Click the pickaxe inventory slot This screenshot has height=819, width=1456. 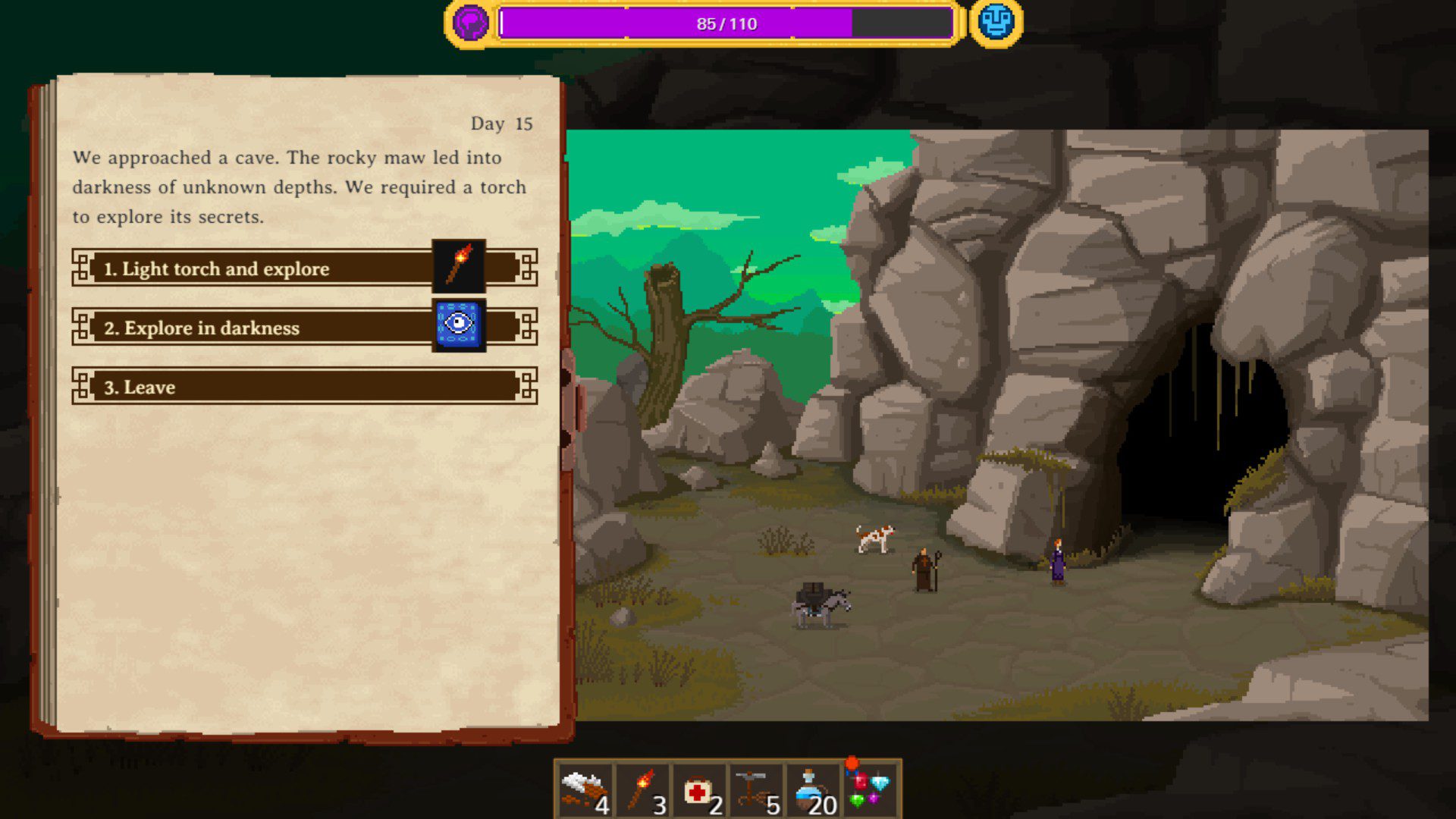point(757,790)
